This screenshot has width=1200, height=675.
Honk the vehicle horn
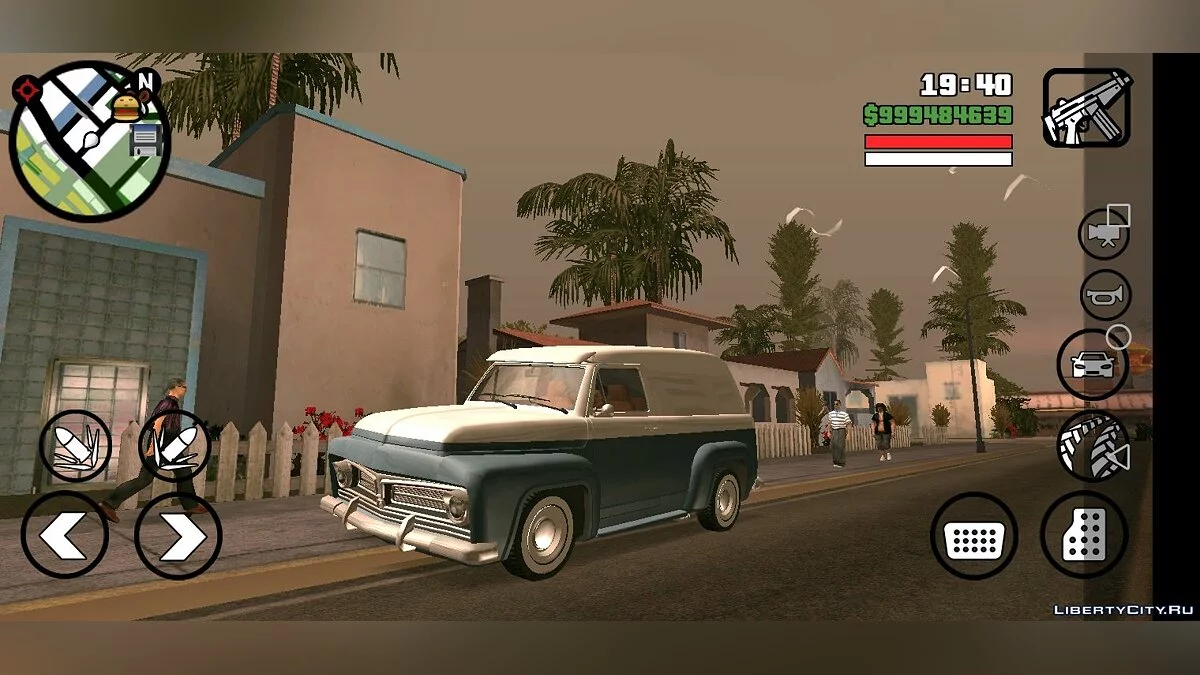click(x=1105, y=295)
